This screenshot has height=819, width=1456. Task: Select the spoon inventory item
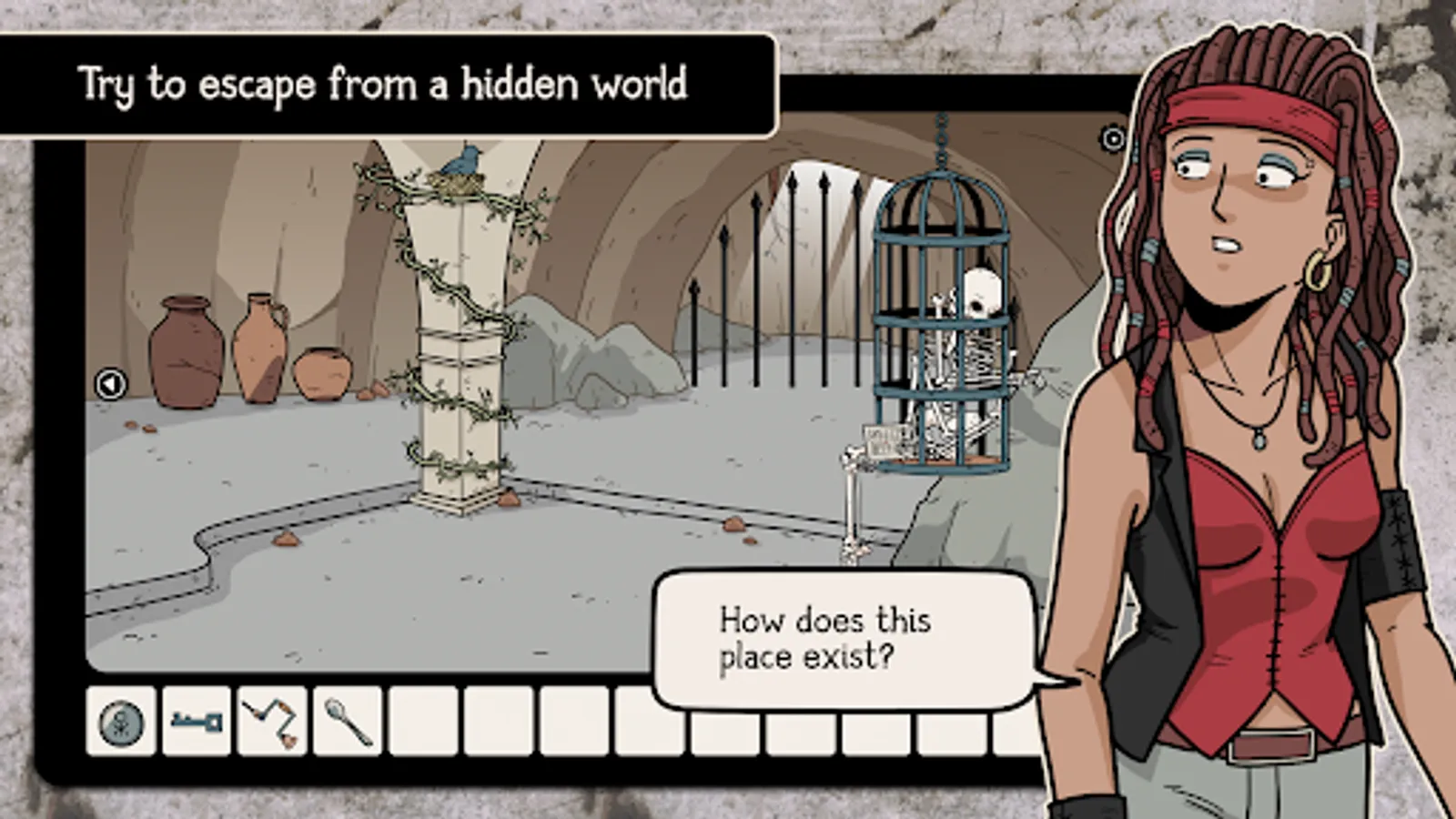(x=347, y=723)
